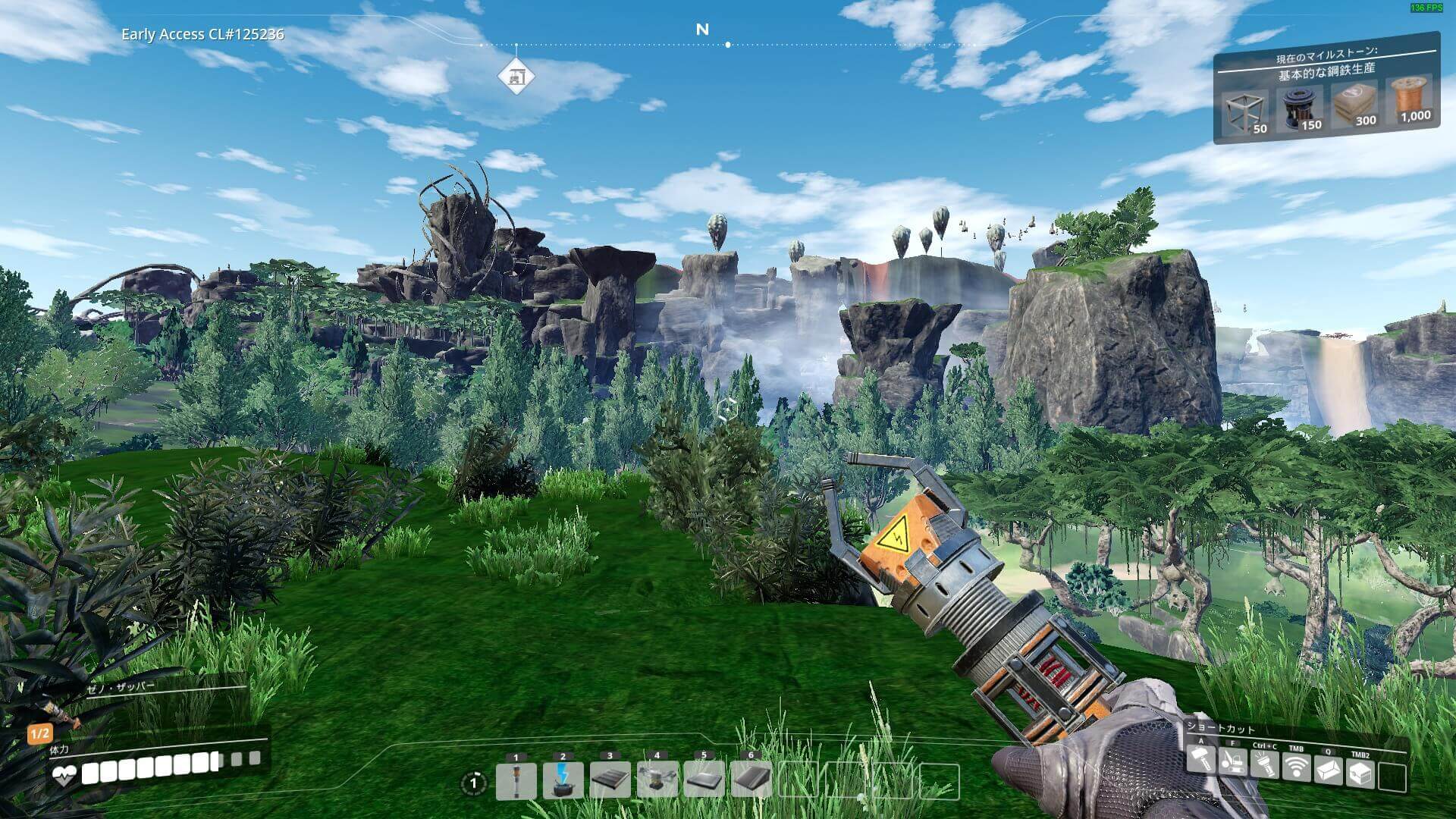1456x819 pixels.
Task: Click the modular frame milestone requirement
Action: pos(1245,112)
